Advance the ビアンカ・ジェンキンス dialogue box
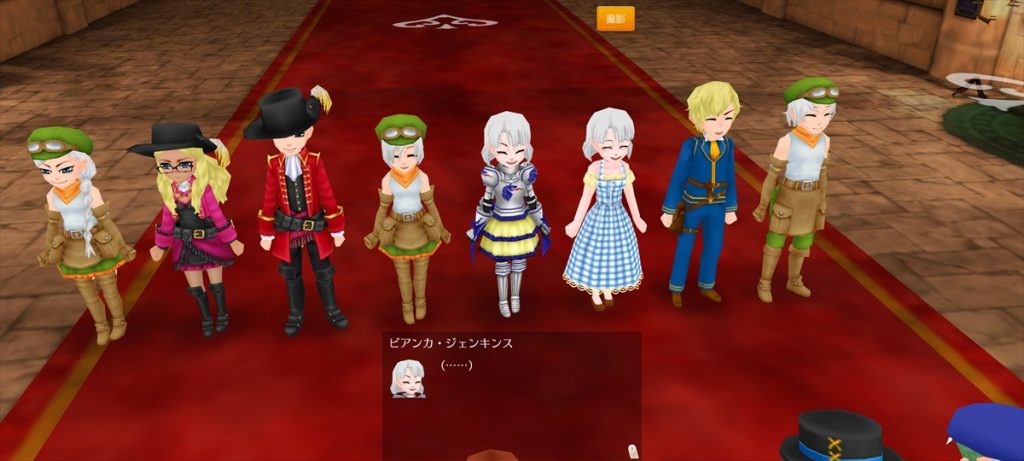The image size is (1024, 461). click(x=511, y=393)
